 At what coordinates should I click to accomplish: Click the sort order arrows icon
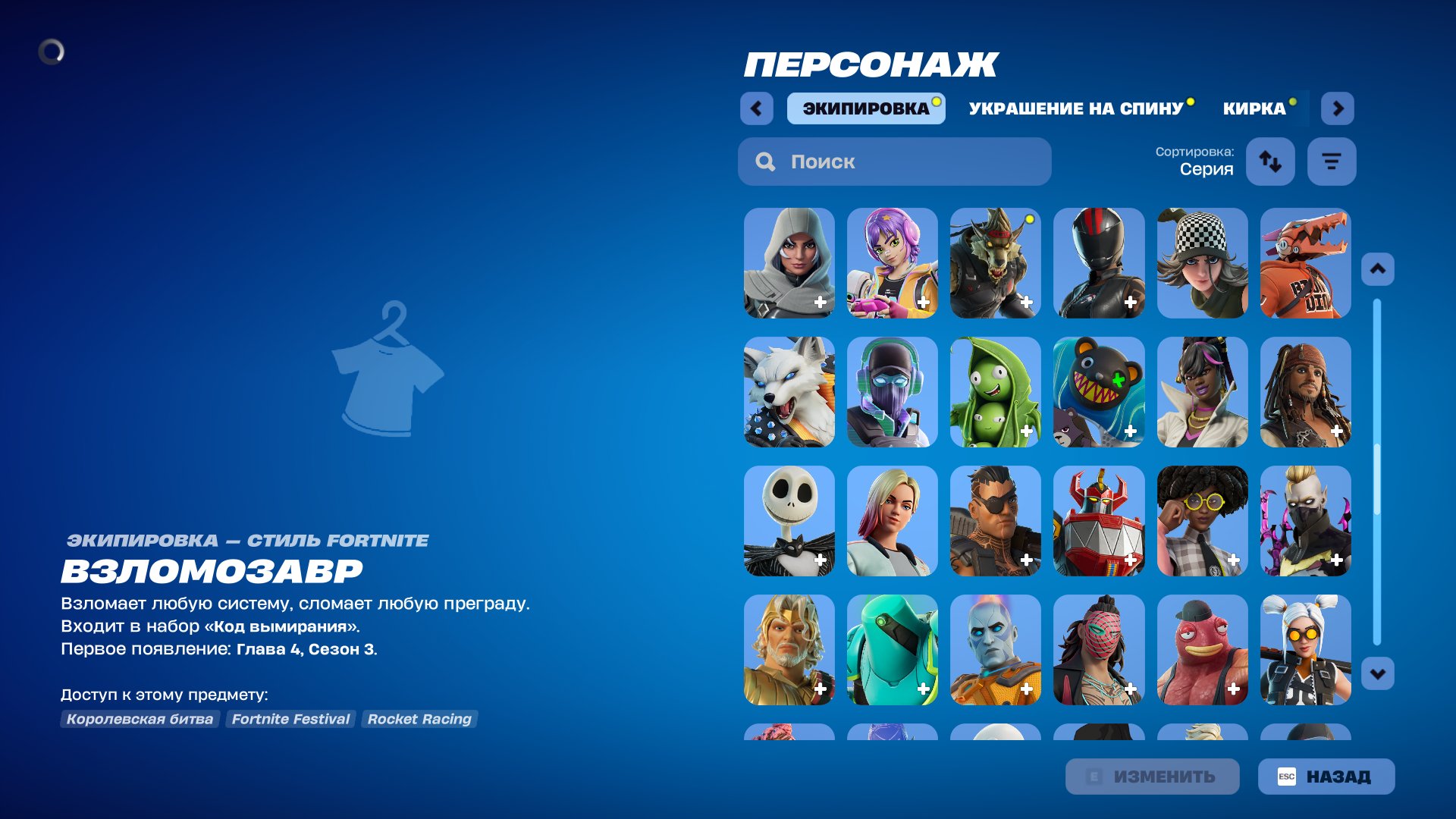1270,162
